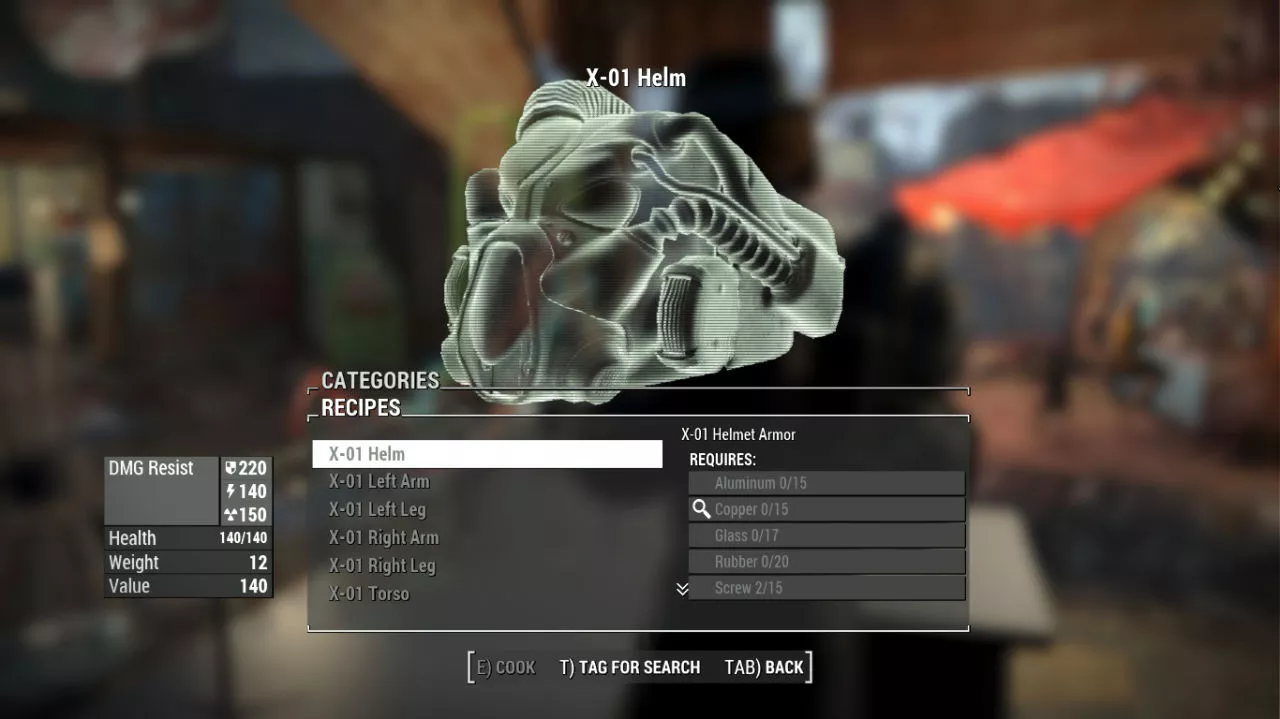The height and width of the screenshot is (719, 1280).
Task: Select the Copper 0/15 requirement row
Action: 826,509
